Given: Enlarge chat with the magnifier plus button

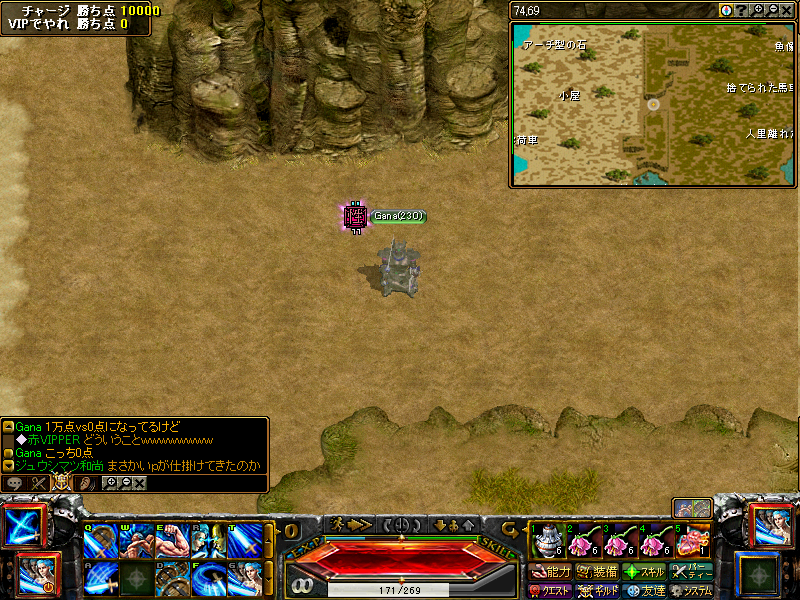Looking at the screenshot, I should 112,483.
